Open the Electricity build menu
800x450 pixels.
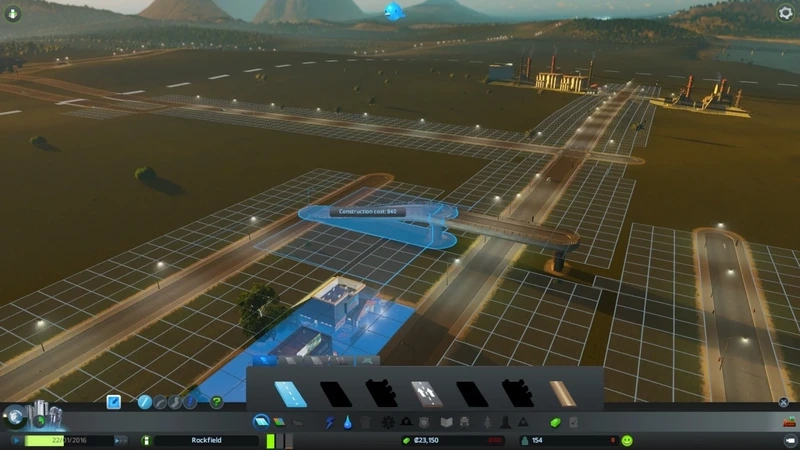pyautogui.click(x=330, y=423)
